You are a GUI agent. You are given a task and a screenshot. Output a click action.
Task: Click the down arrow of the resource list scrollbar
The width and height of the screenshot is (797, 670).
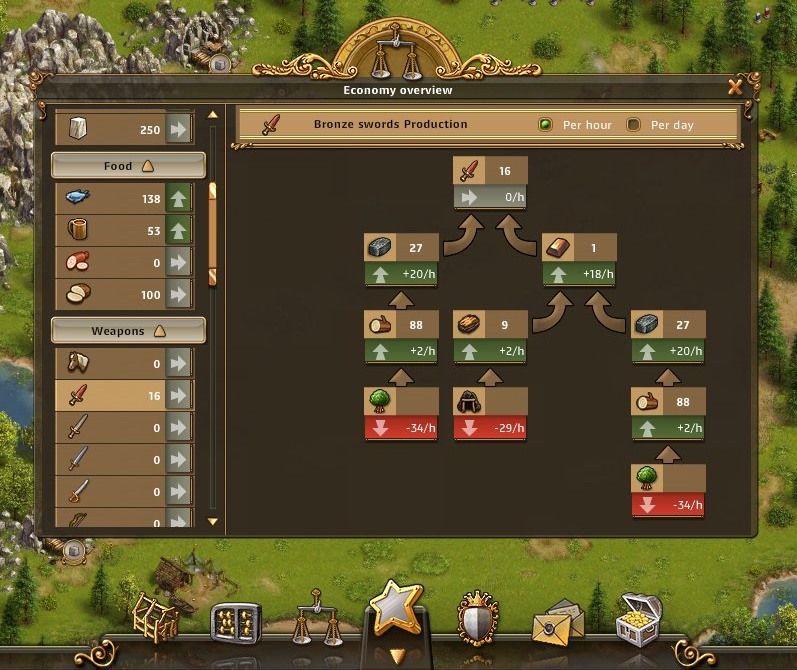[x=212, y=521]
